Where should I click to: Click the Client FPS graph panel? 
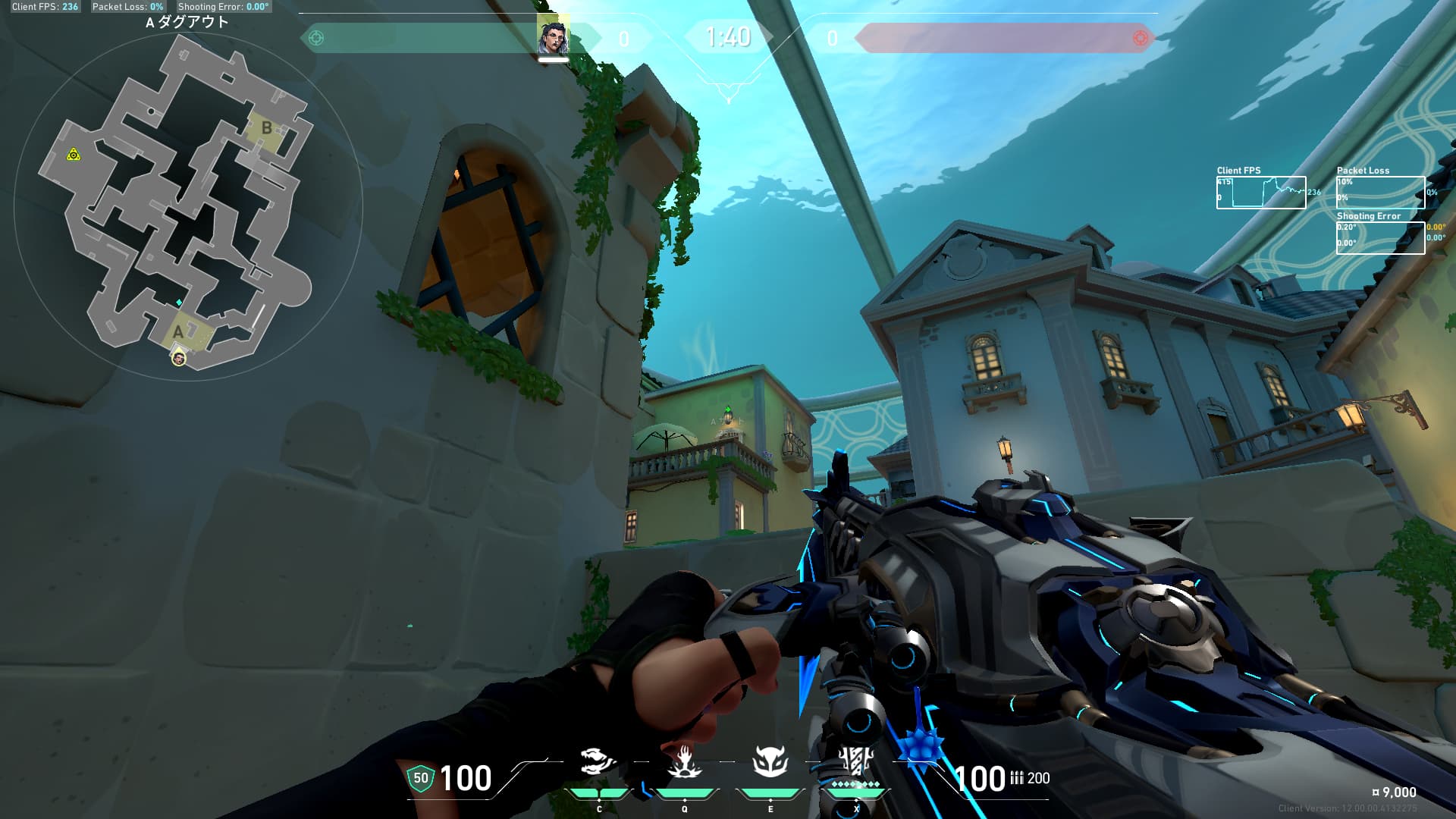point(1260,193)
